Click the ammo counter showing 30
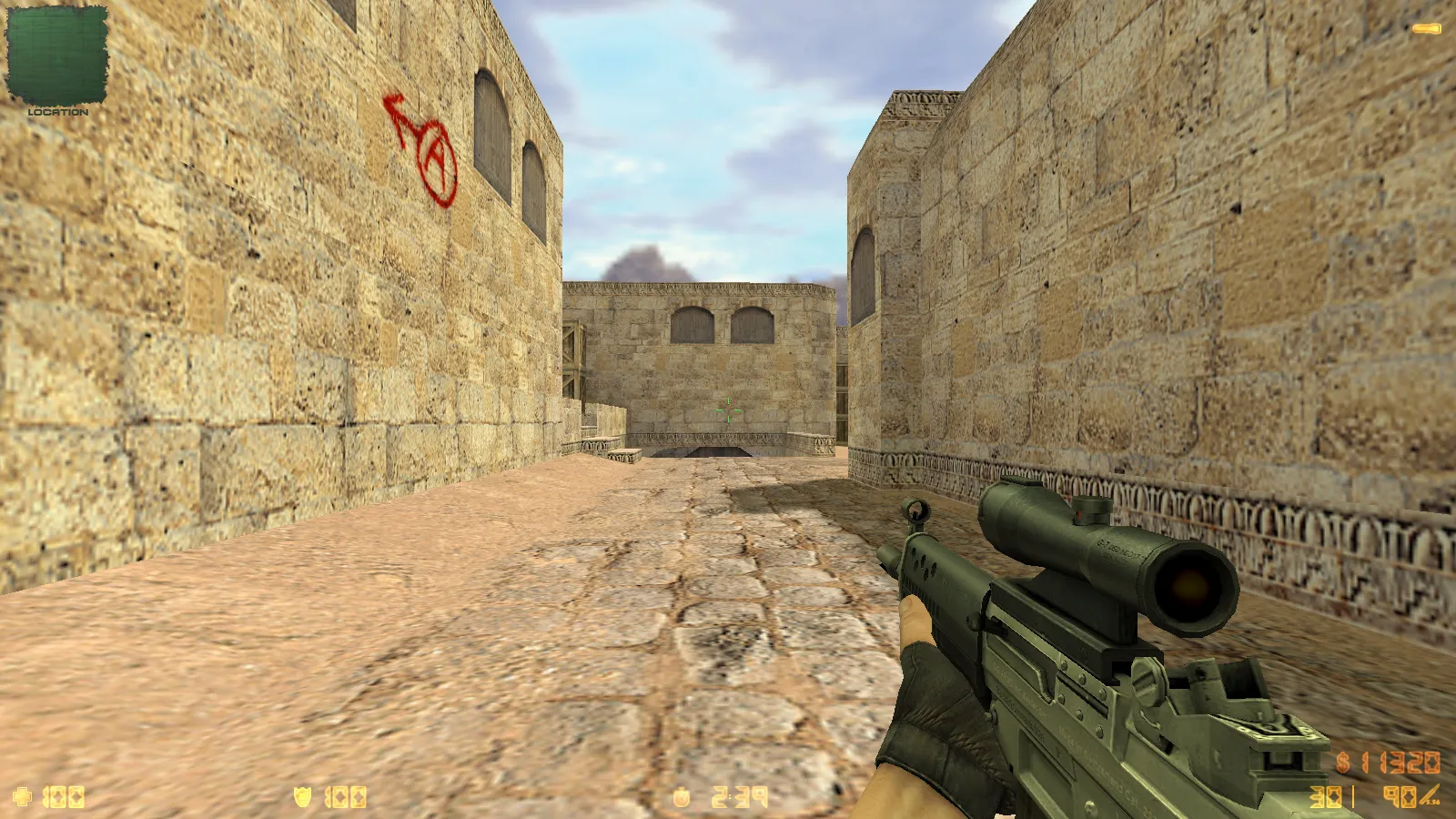1456x819 pixels. (1324, 796)
